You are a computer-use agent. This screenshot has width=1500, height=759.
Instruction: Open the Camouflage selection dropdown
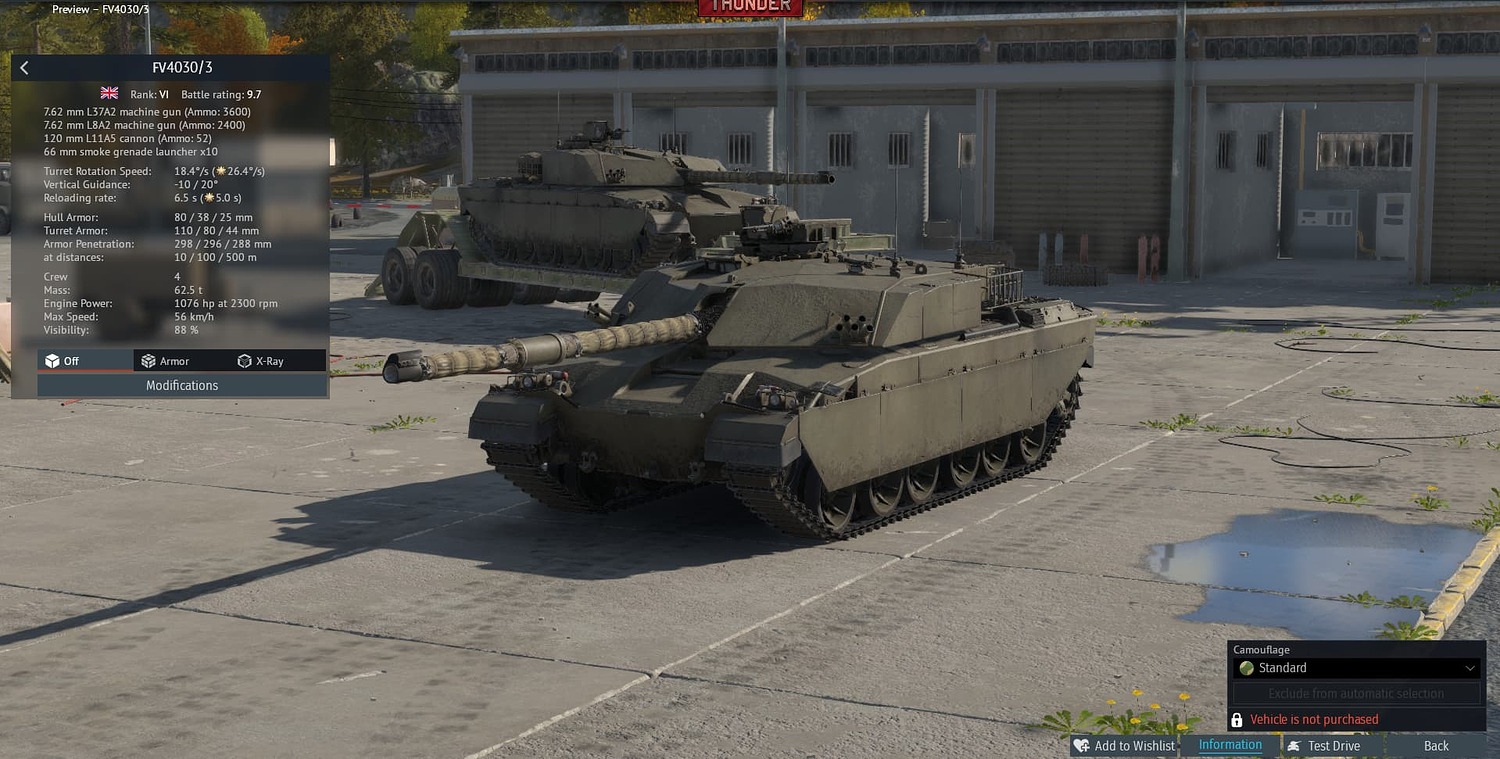[1355, 667]
